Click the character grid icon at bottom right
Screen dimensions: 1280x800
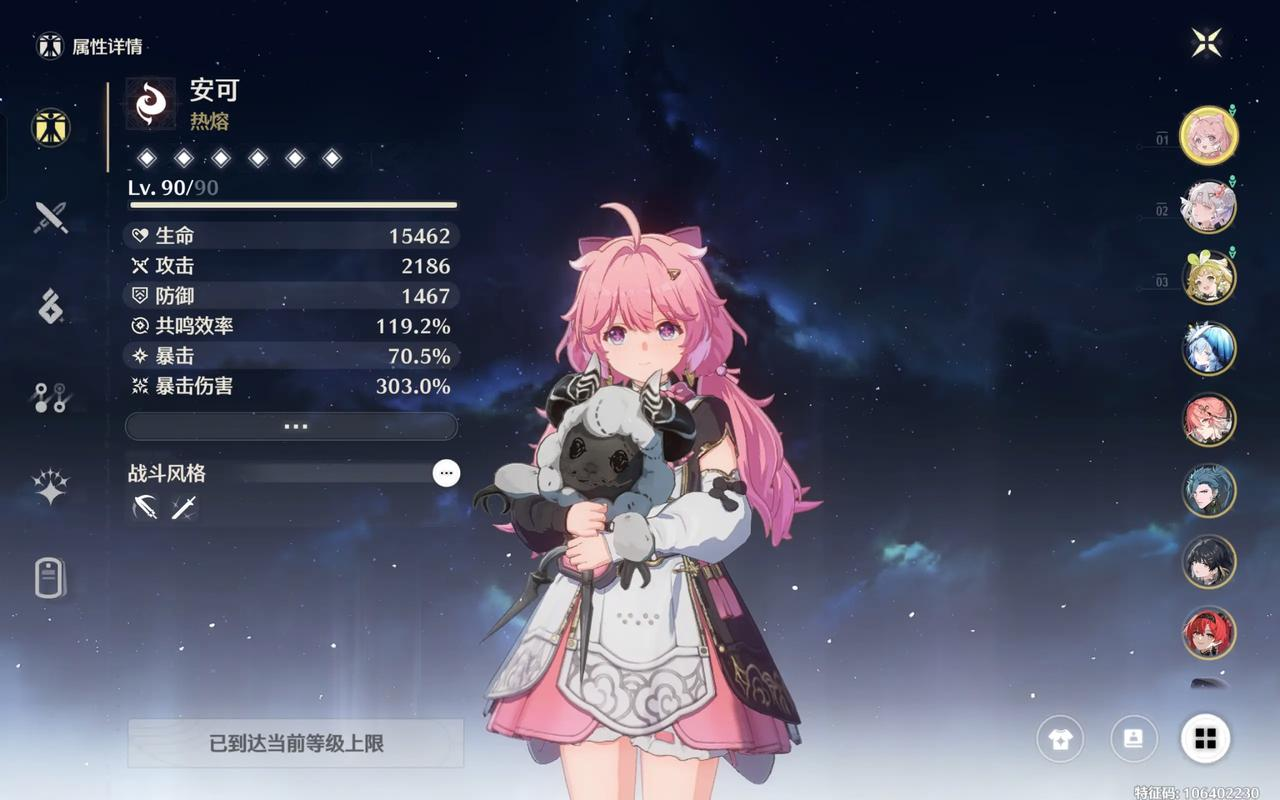pos(1206,739)
